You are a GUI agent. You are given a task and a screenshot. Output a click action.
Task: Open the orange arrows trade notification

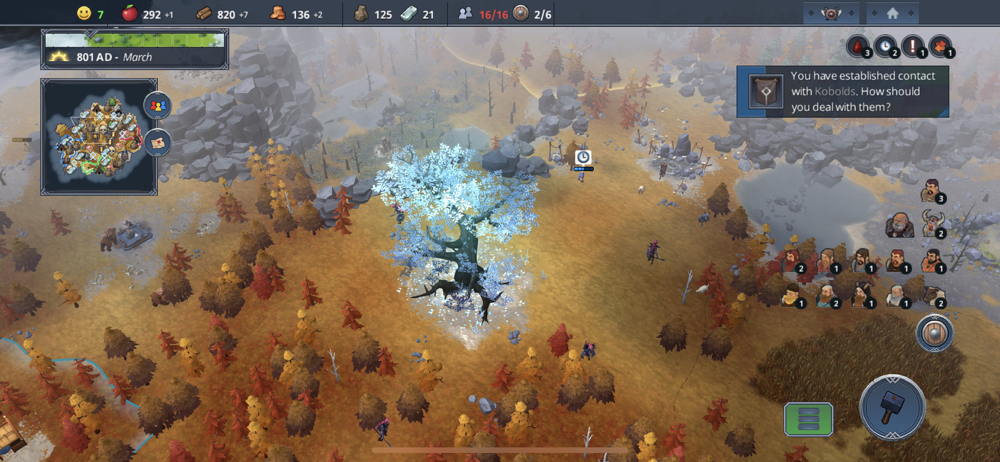click(939, 46)
